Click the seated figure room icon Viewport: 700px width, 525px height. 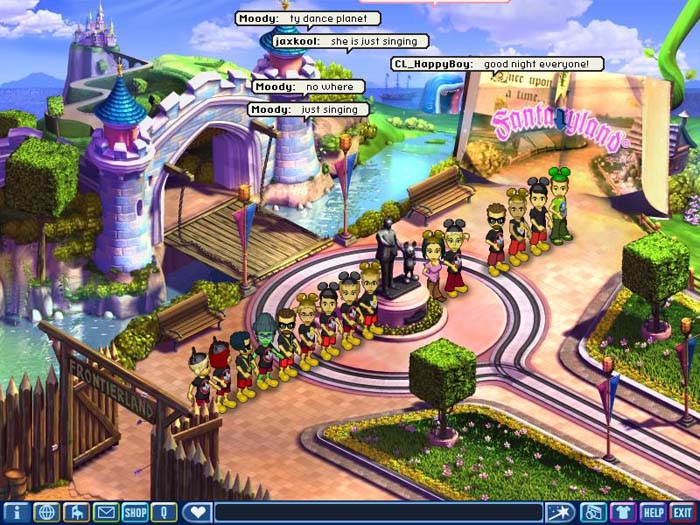[x=76, y=512]
